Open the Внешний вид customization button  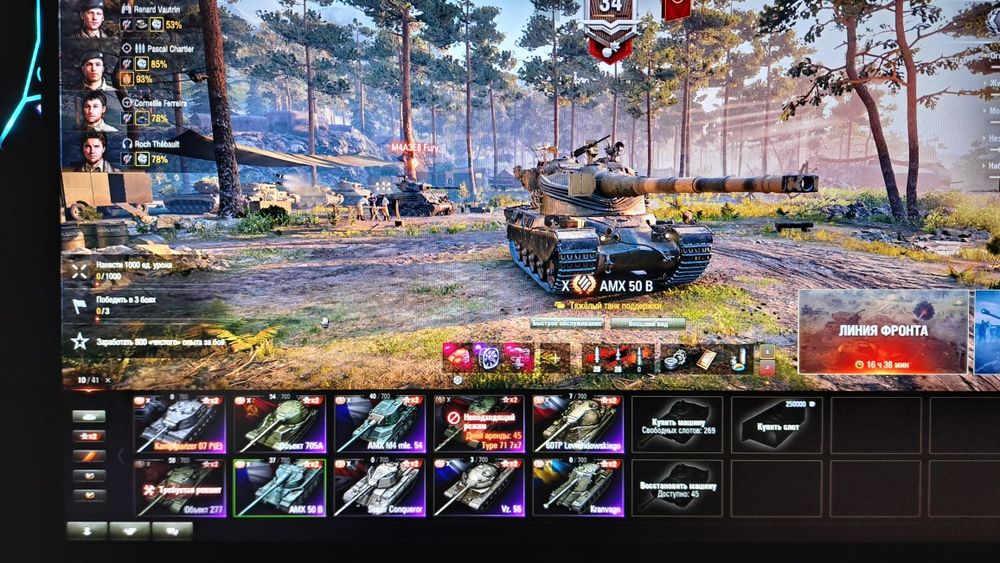pyautogui.click(x=647, y=323)
